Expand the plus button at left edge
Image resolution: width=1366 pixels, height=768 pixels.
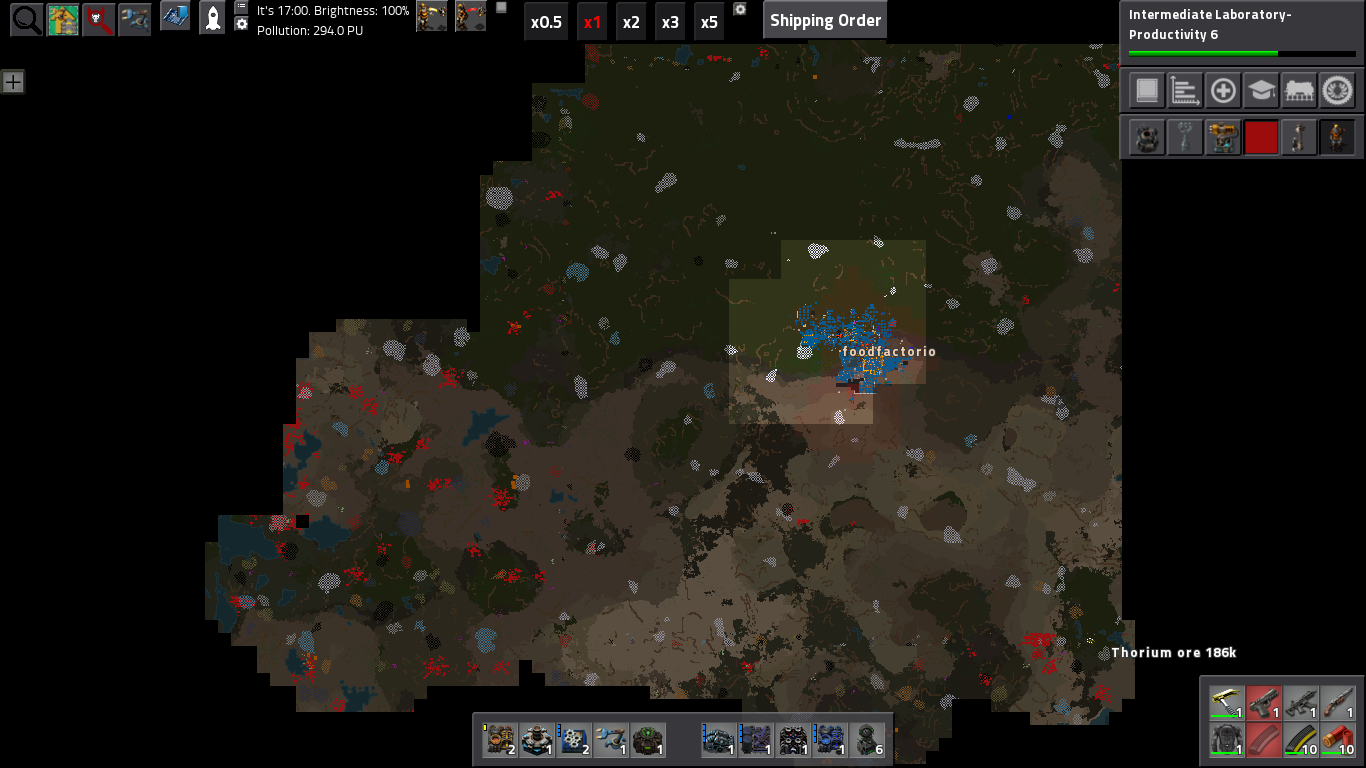pyautogui.click(x=12, y=82)
